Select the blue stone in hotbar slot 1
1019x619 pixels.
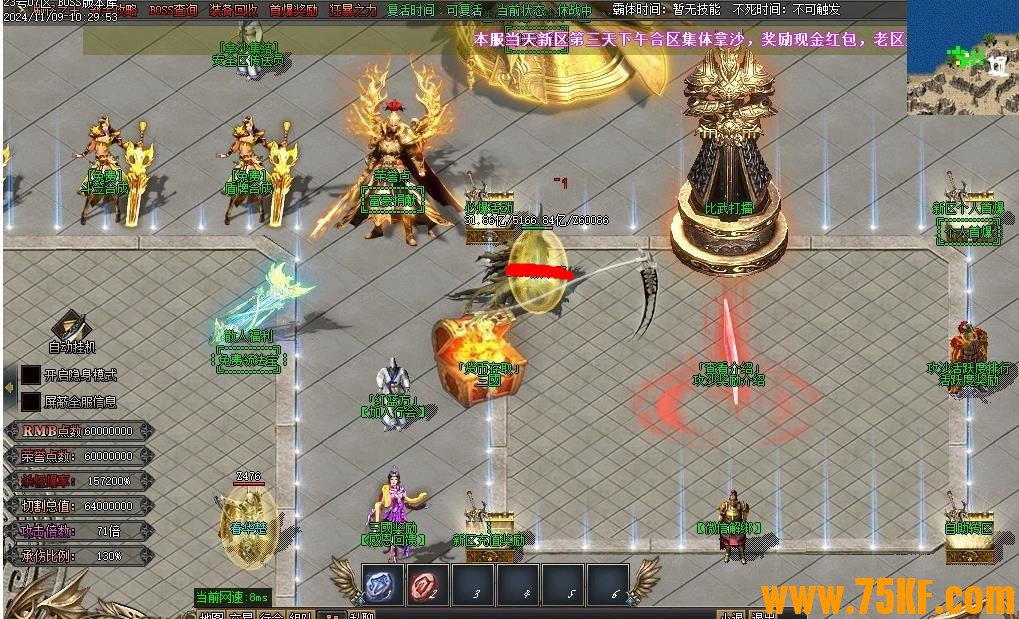[382, 585]
